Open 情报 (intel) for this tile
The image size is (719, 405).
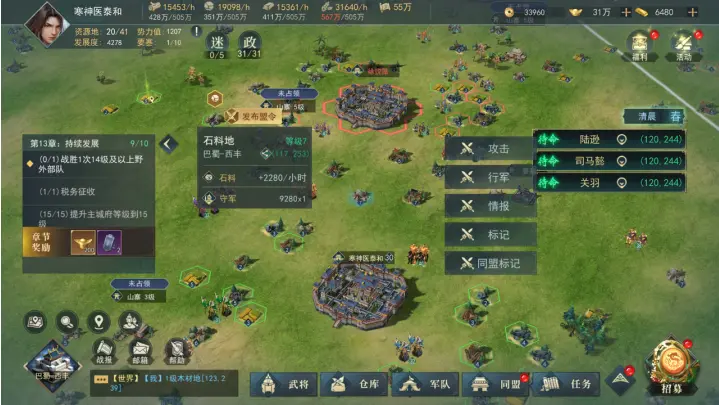490,207
